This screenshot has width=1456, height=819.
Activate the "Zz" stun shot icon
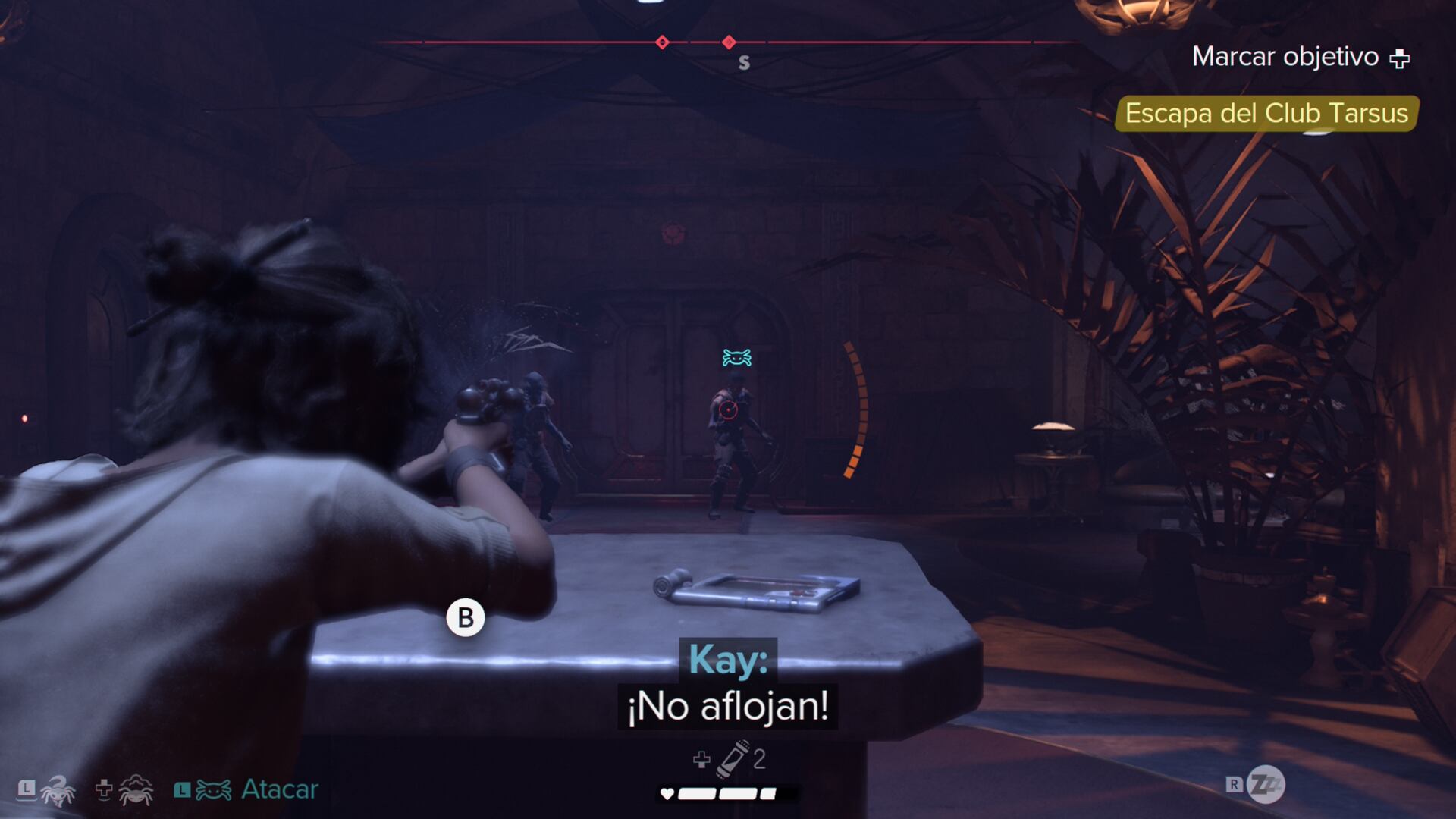(1265, 785)
